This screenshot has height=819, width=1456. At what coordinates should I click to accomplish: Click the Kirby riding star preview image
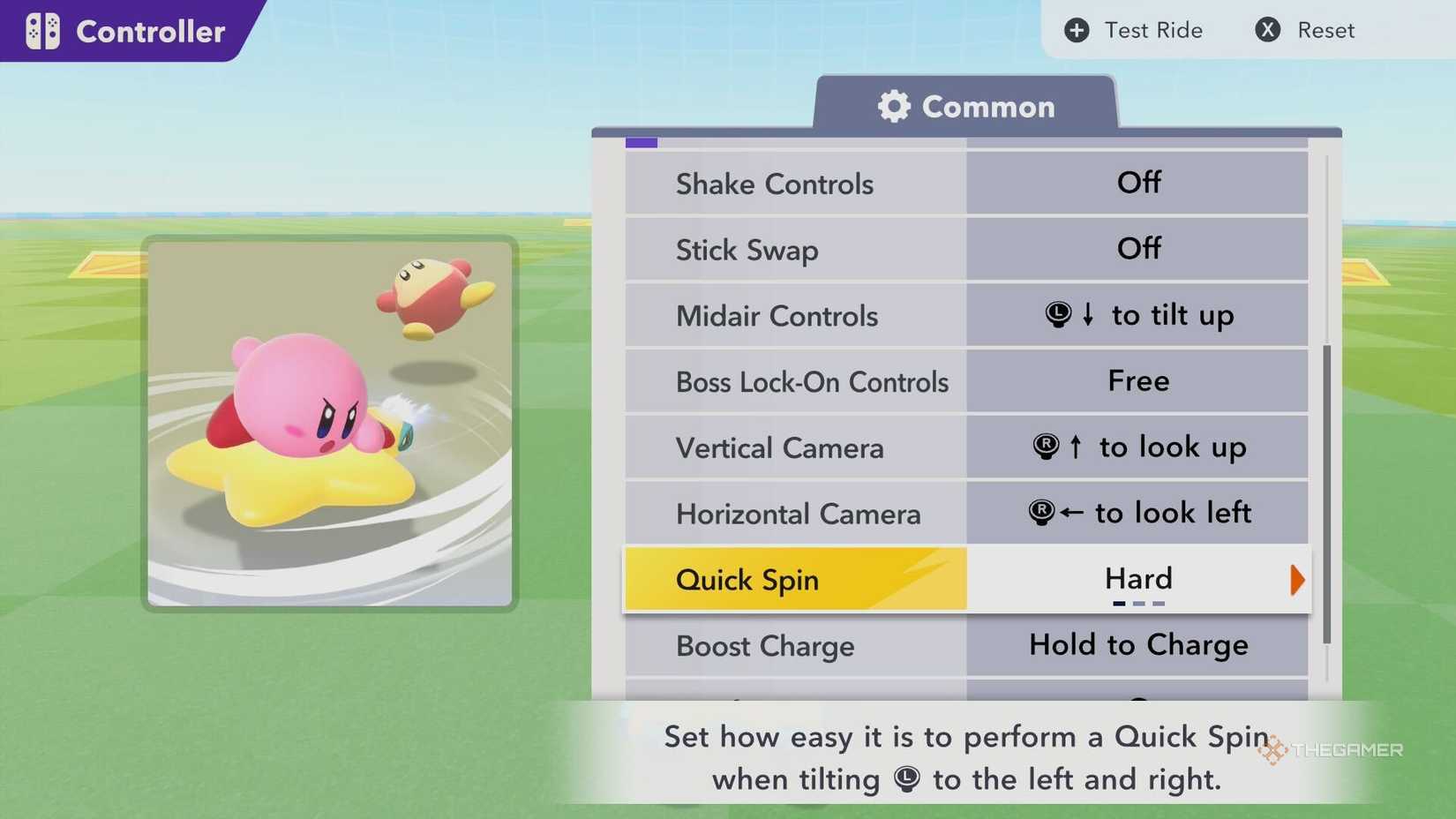(332, 422)
